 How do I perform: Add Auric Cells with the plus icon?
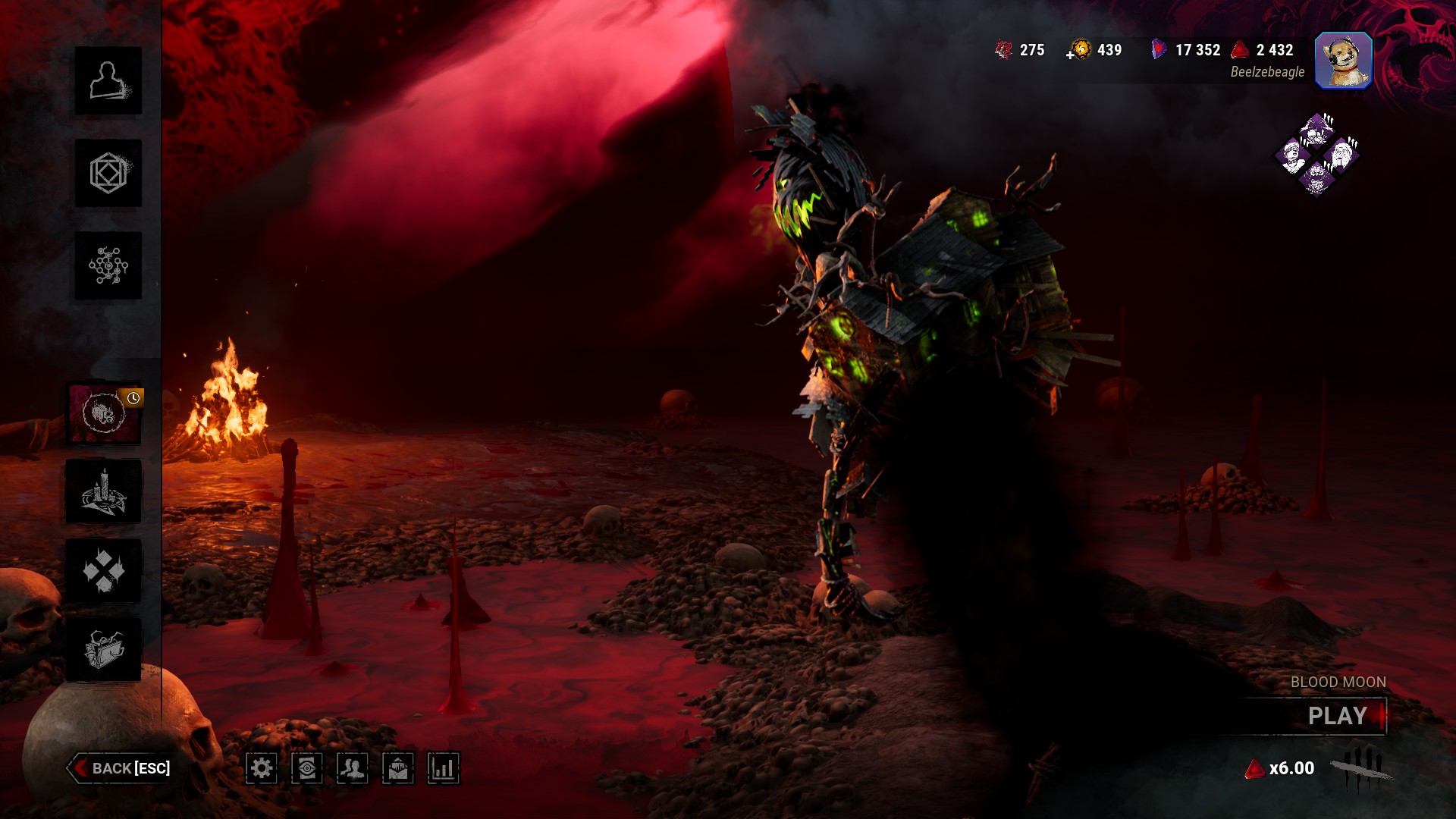pos(1071,55)
